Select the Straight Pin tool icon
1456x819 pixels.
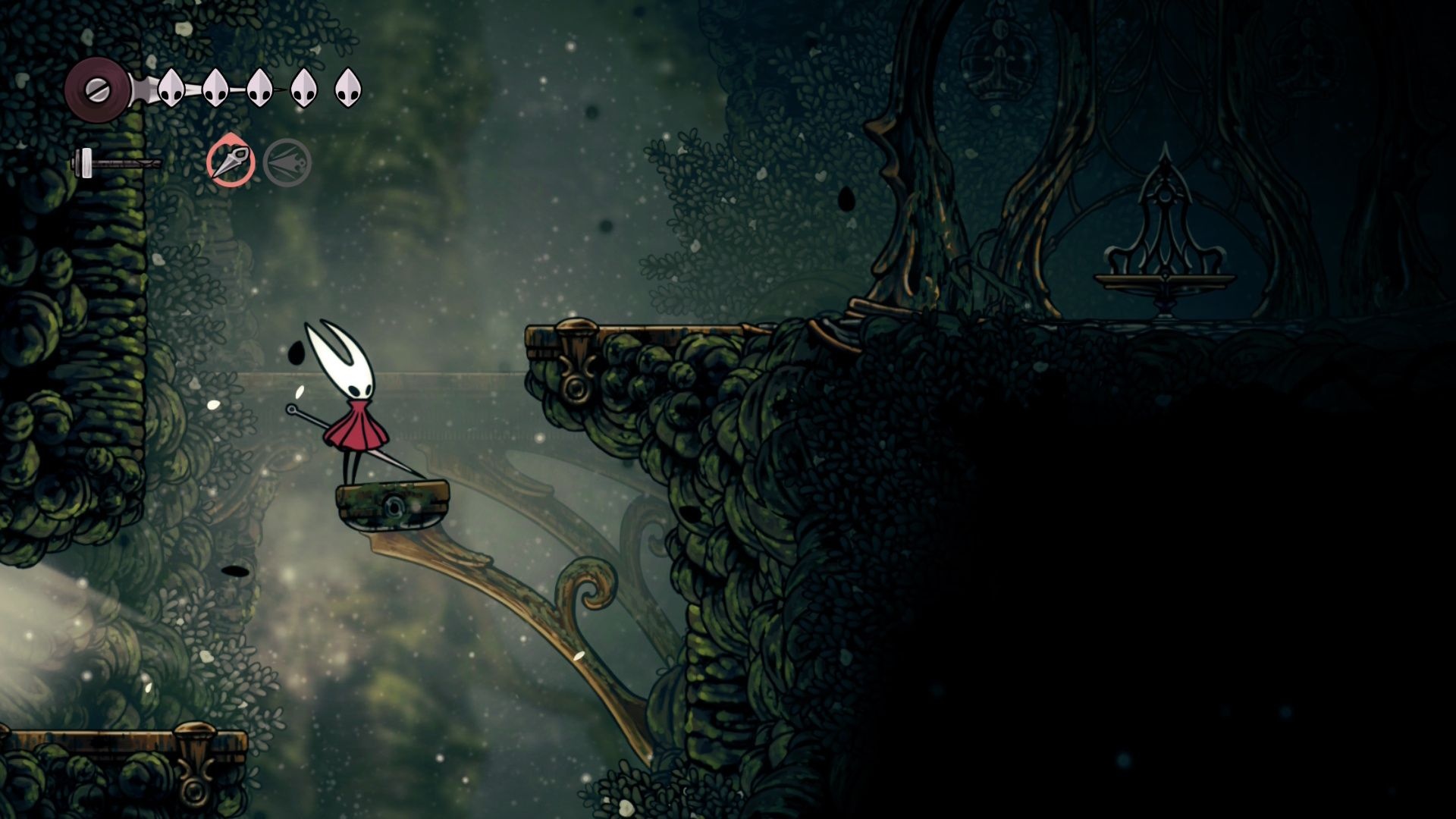(x=231, y=162)
